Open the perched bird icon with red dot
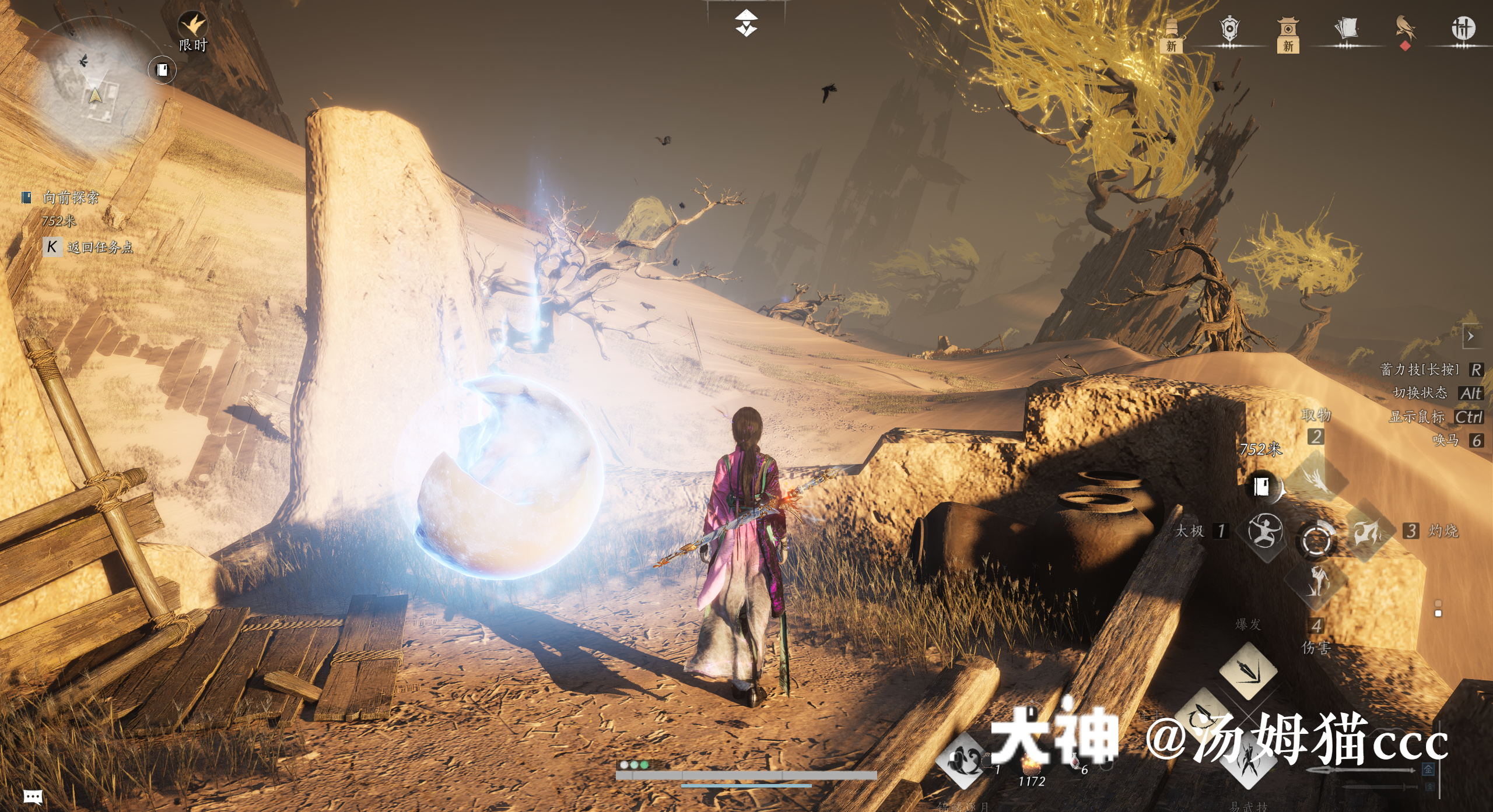Viewport: 1493px width, 812px height. [1406, 29]
